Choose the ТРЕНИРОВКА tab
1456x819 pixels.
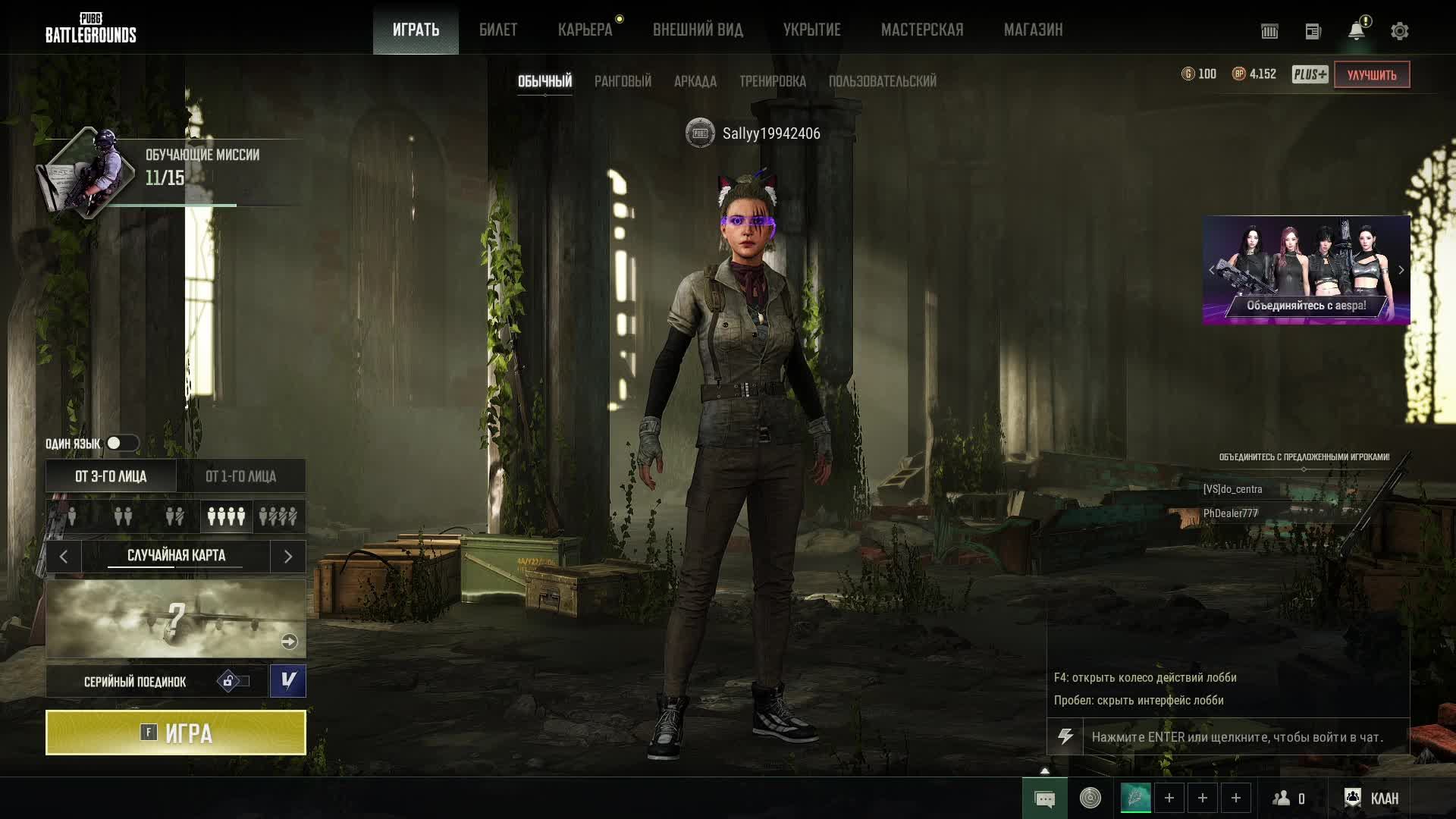[x=772, y=81]
